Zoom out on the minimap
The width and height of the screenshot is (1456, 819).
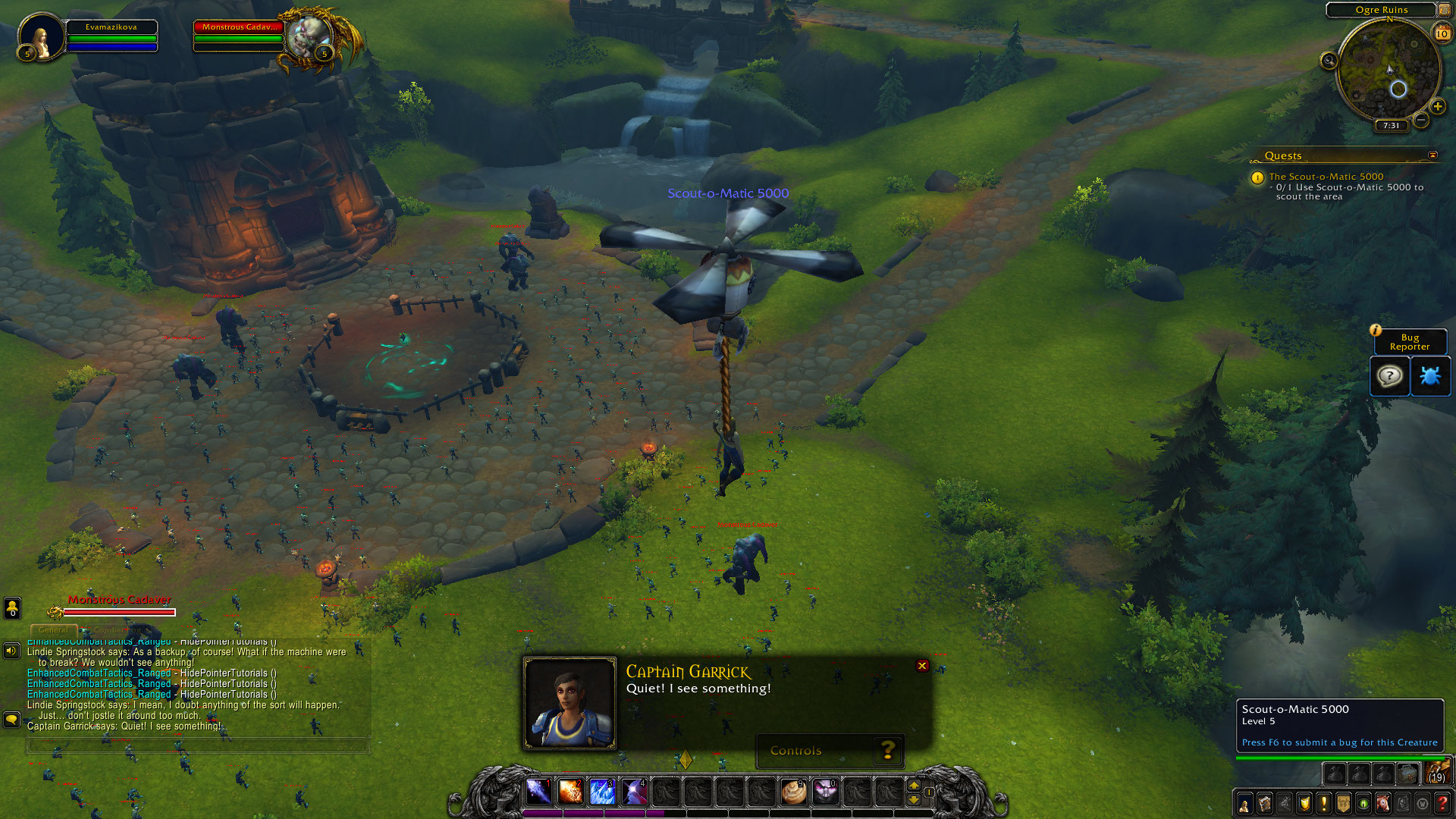pos(1421,120)
